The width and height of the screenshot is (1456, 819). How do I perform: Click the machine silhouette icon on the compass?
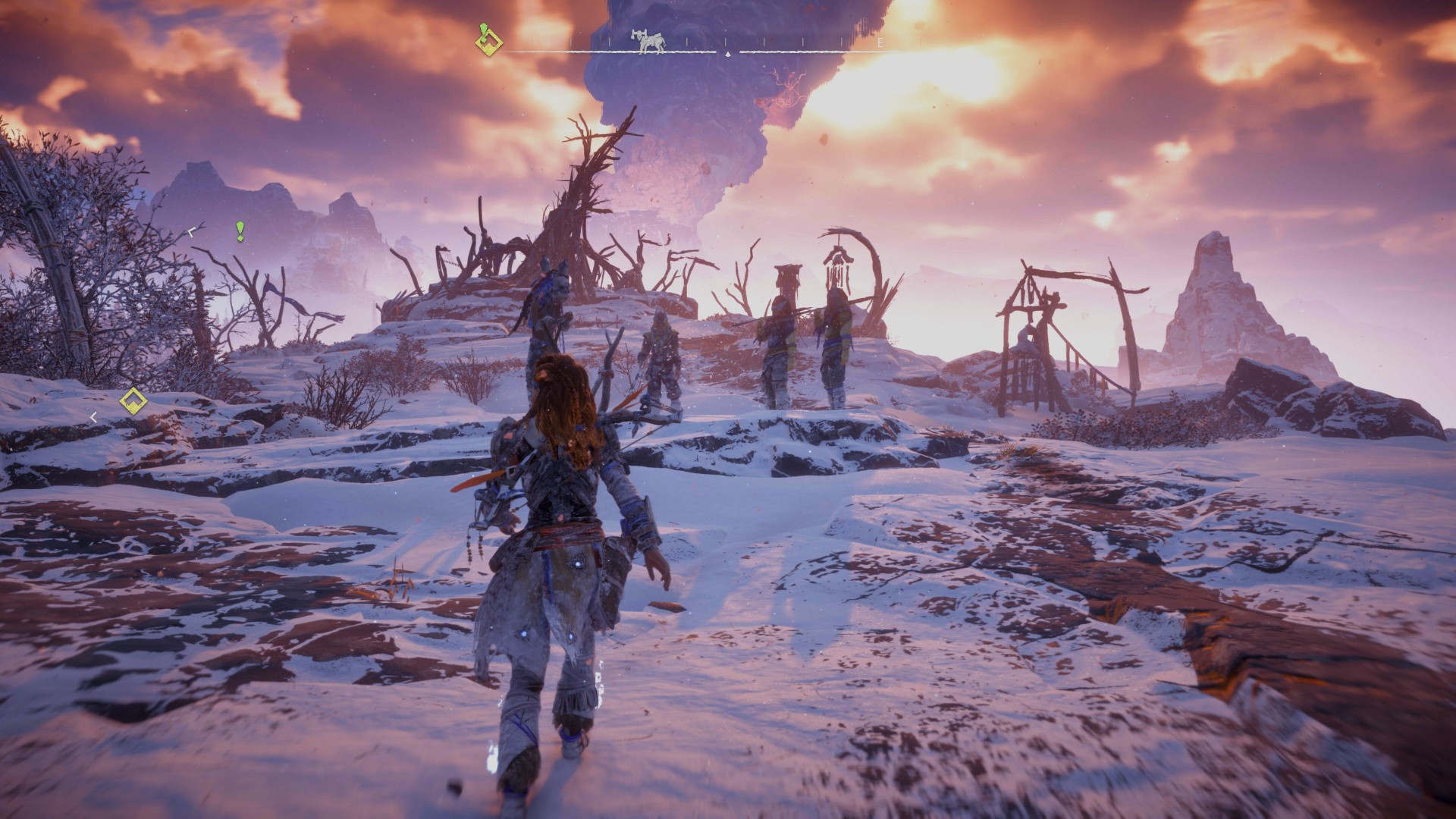[x=648, y=43]
